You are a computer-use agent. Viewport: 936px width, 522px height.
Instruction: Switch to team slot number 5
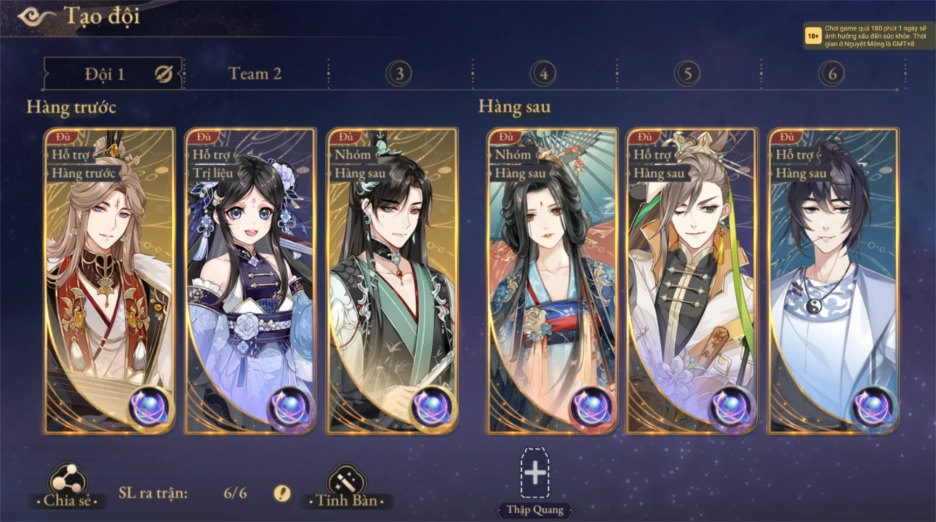(x=686, y=73)
